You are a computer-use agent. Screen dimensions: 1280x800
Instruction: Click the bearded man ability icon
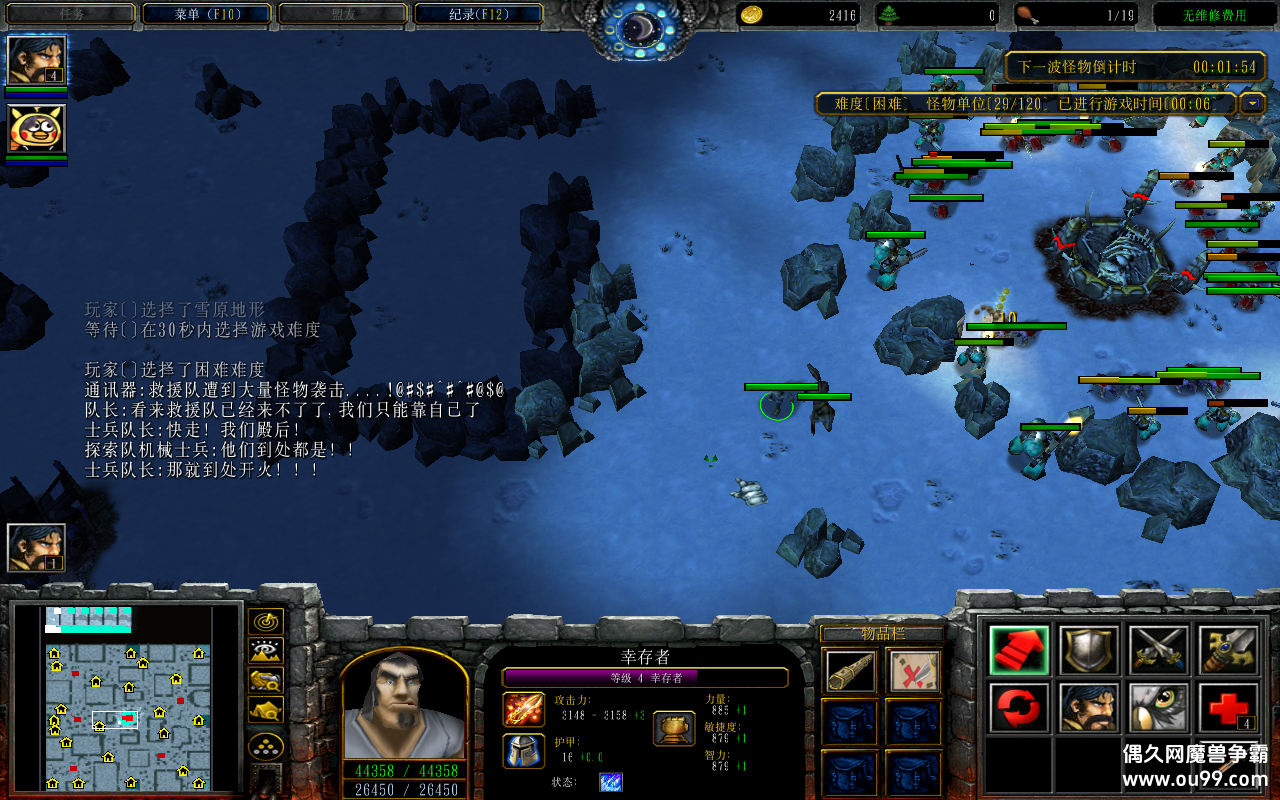[x=1089, y=708]
